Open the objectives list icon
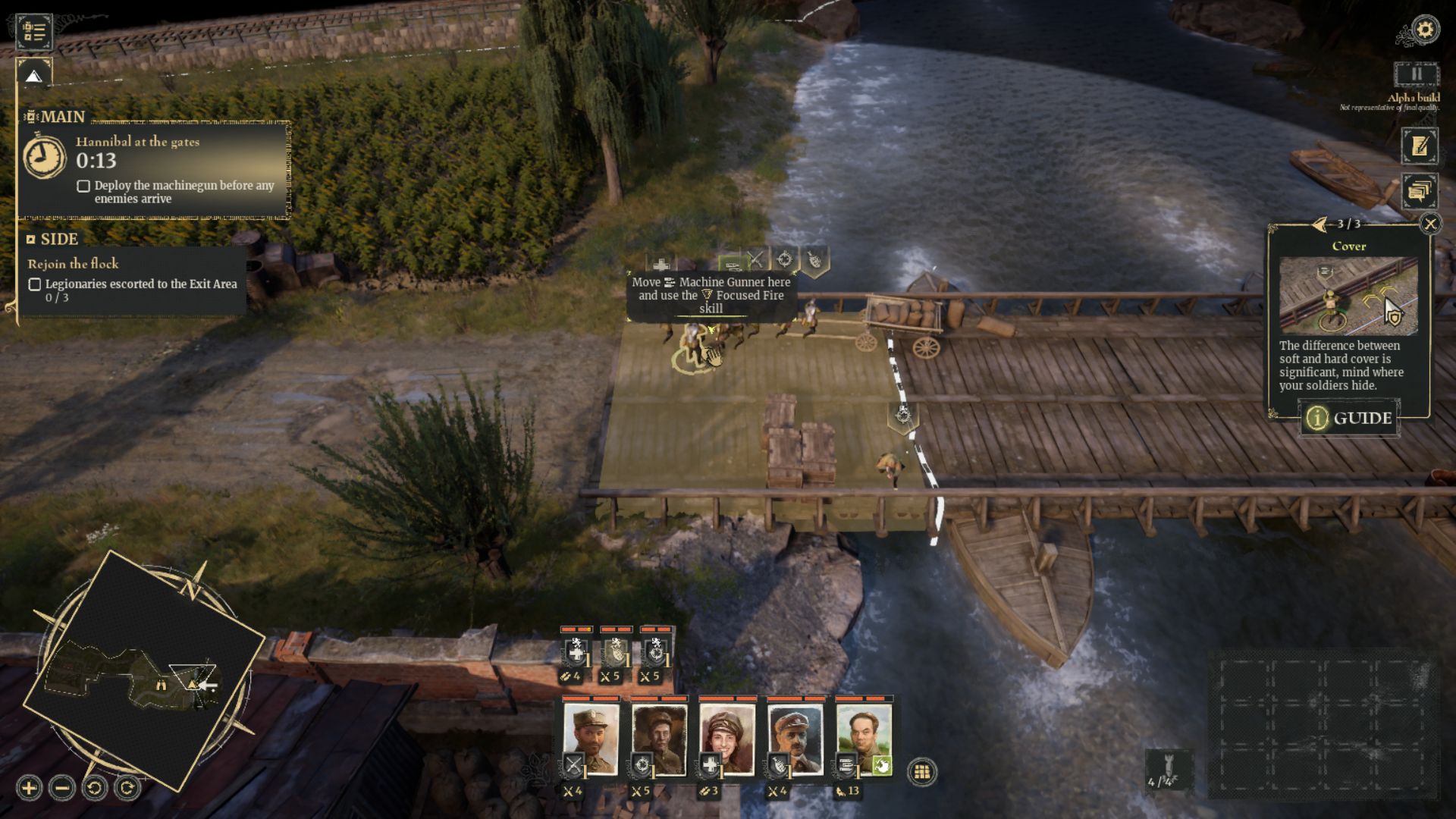 [34, 31]
